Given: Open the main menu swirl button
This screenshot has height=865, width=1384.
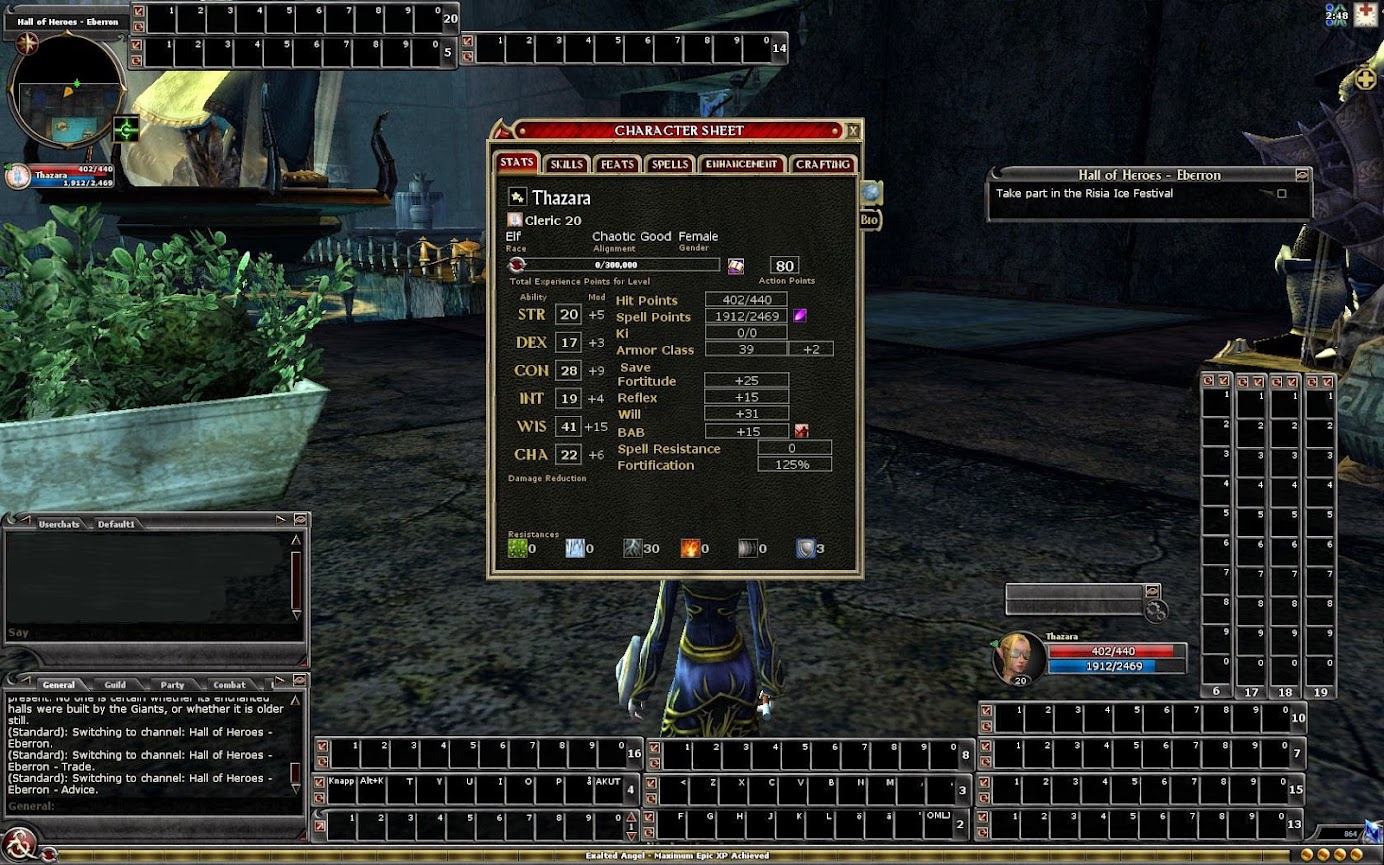Looking at the screenshot, I should 20,840.
